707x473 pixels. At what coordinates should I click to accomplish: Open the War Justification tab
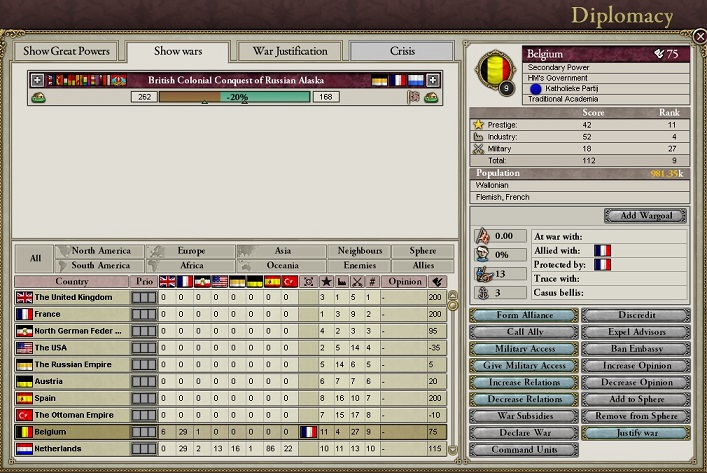click(290, 51)
